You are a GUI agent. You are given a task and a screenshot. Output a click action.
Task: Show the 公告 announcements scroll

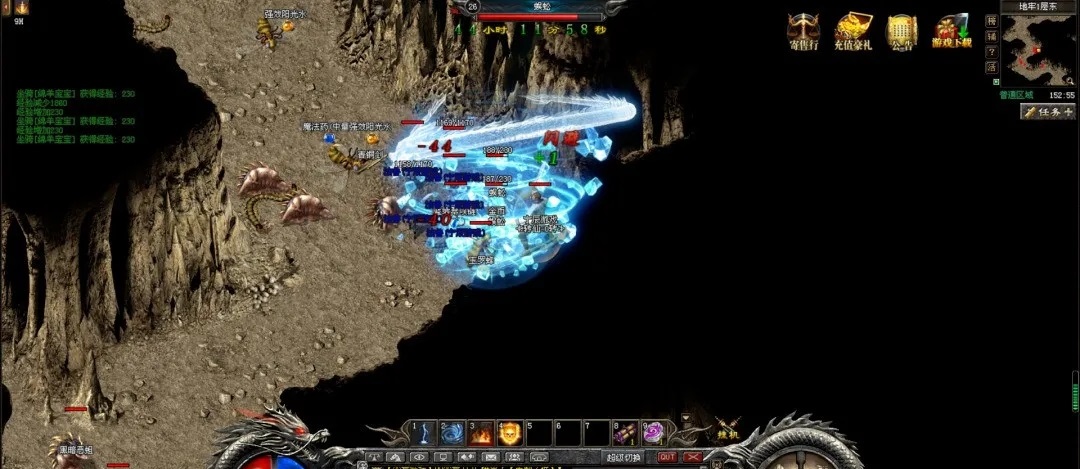(902, 32)
